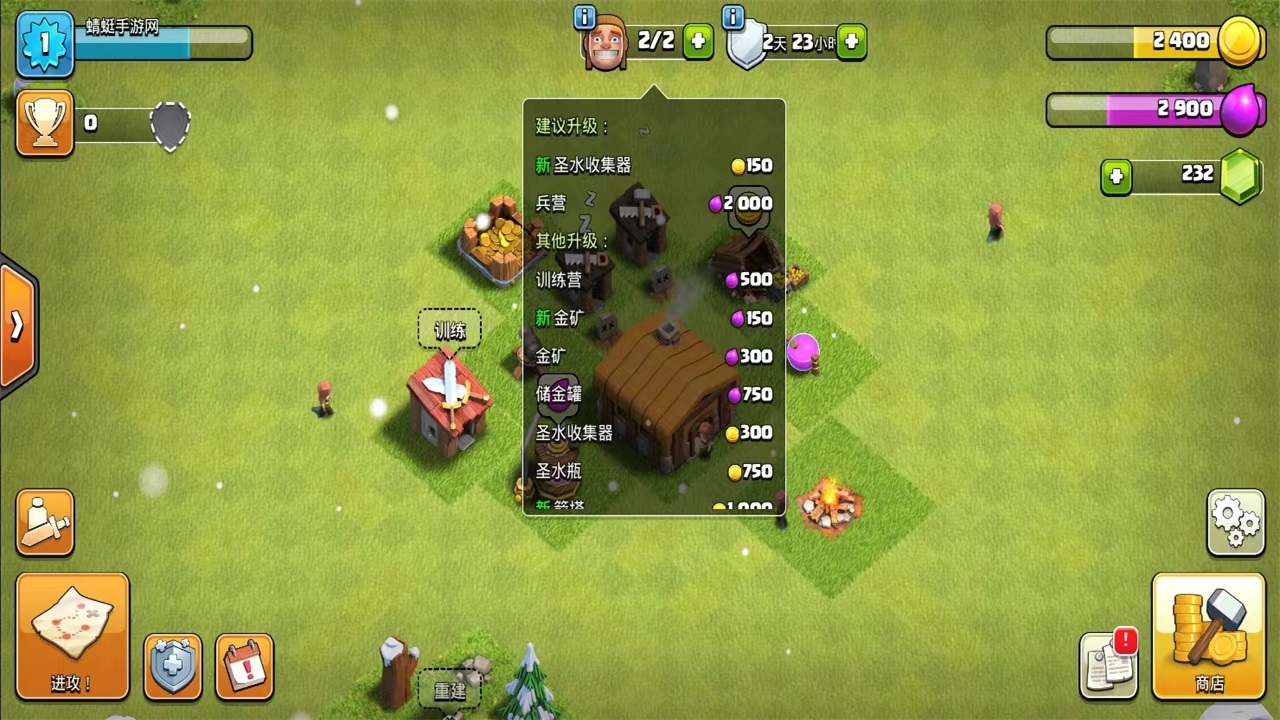Add a builder with the plus button
The image size is (1280, 720).
tap(698, 42)
